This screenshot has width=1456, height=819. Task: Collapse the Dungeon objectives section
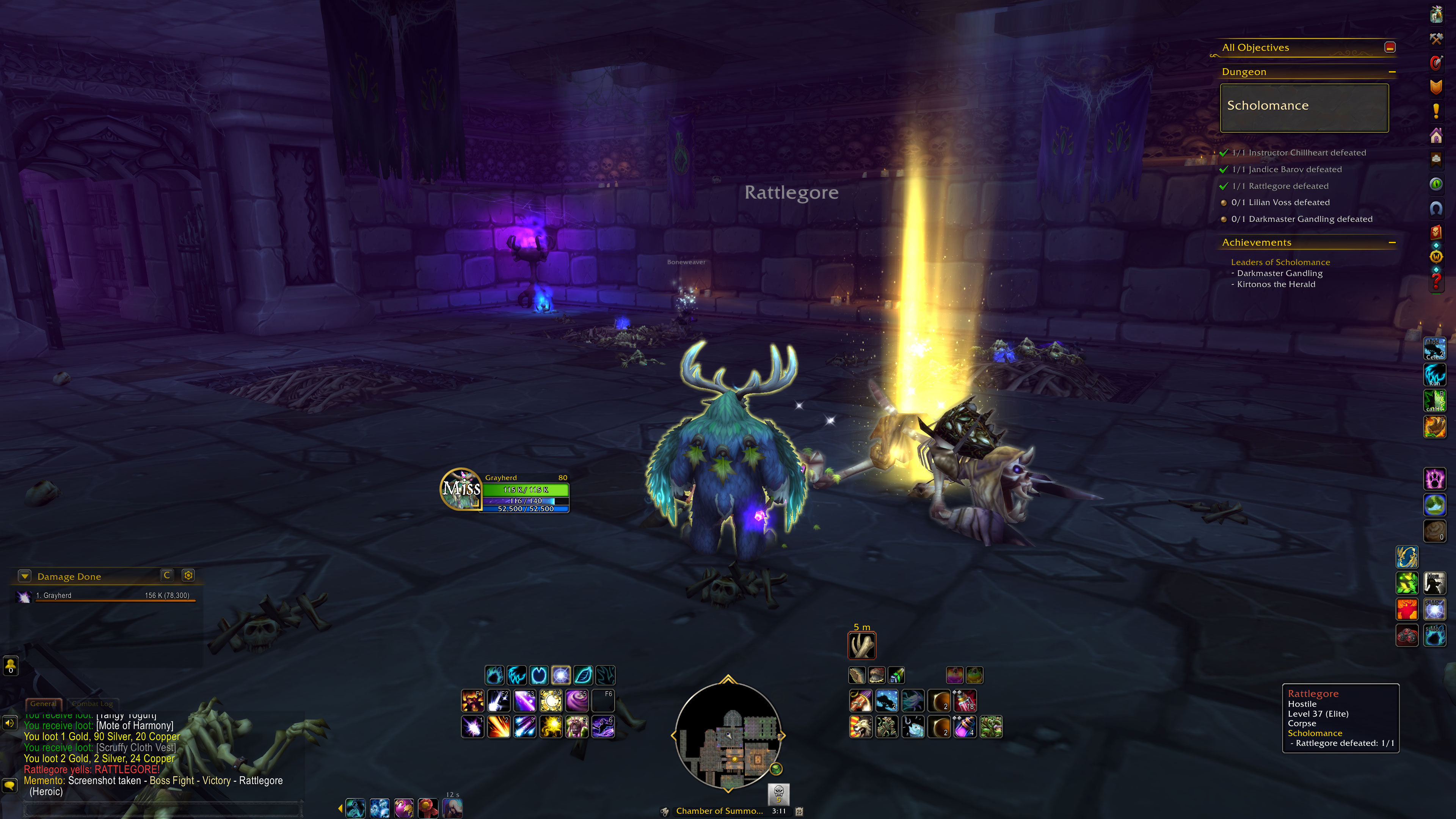[x=1392, y=72]
